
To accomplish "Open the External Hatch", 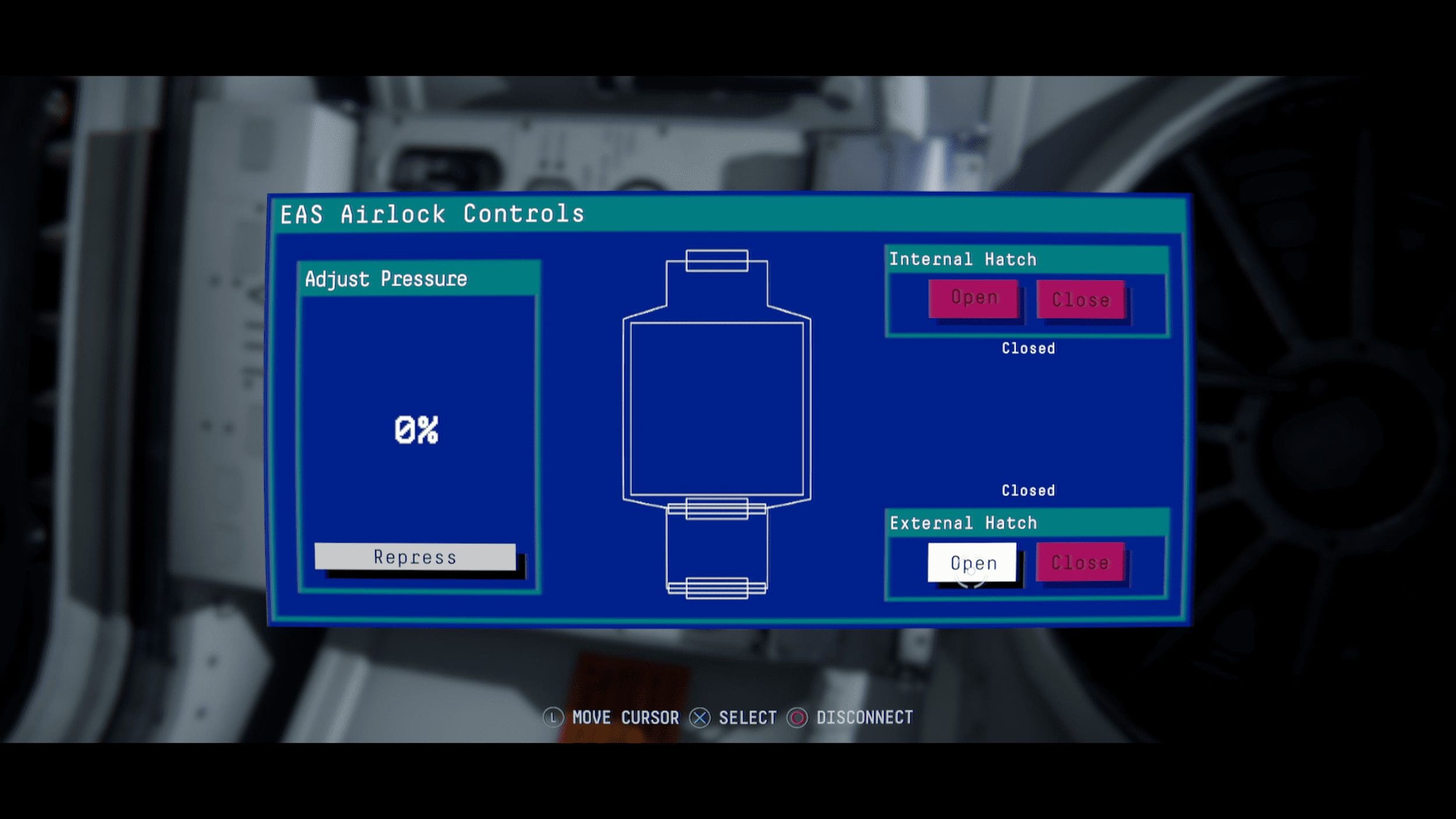I will [x=974, y=562].
